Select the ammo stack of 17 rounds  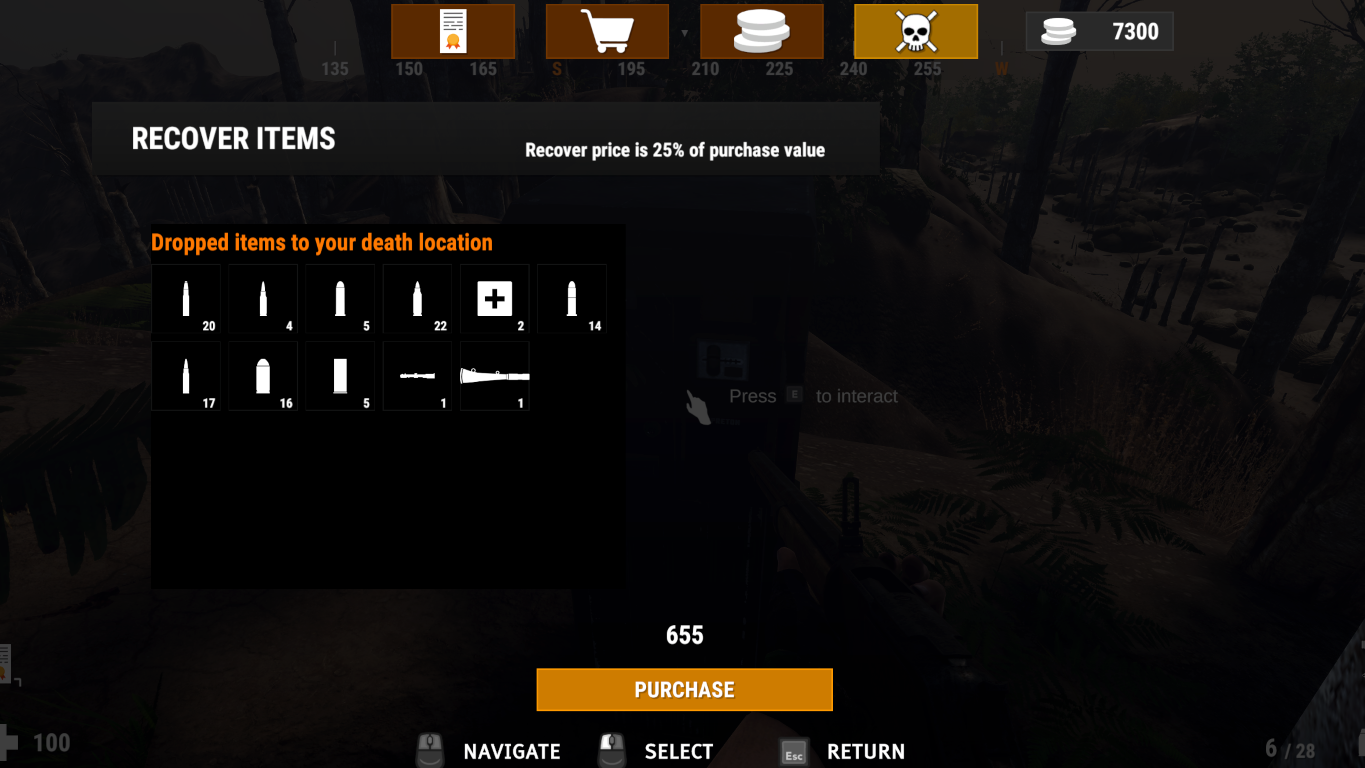pos(186,376)
